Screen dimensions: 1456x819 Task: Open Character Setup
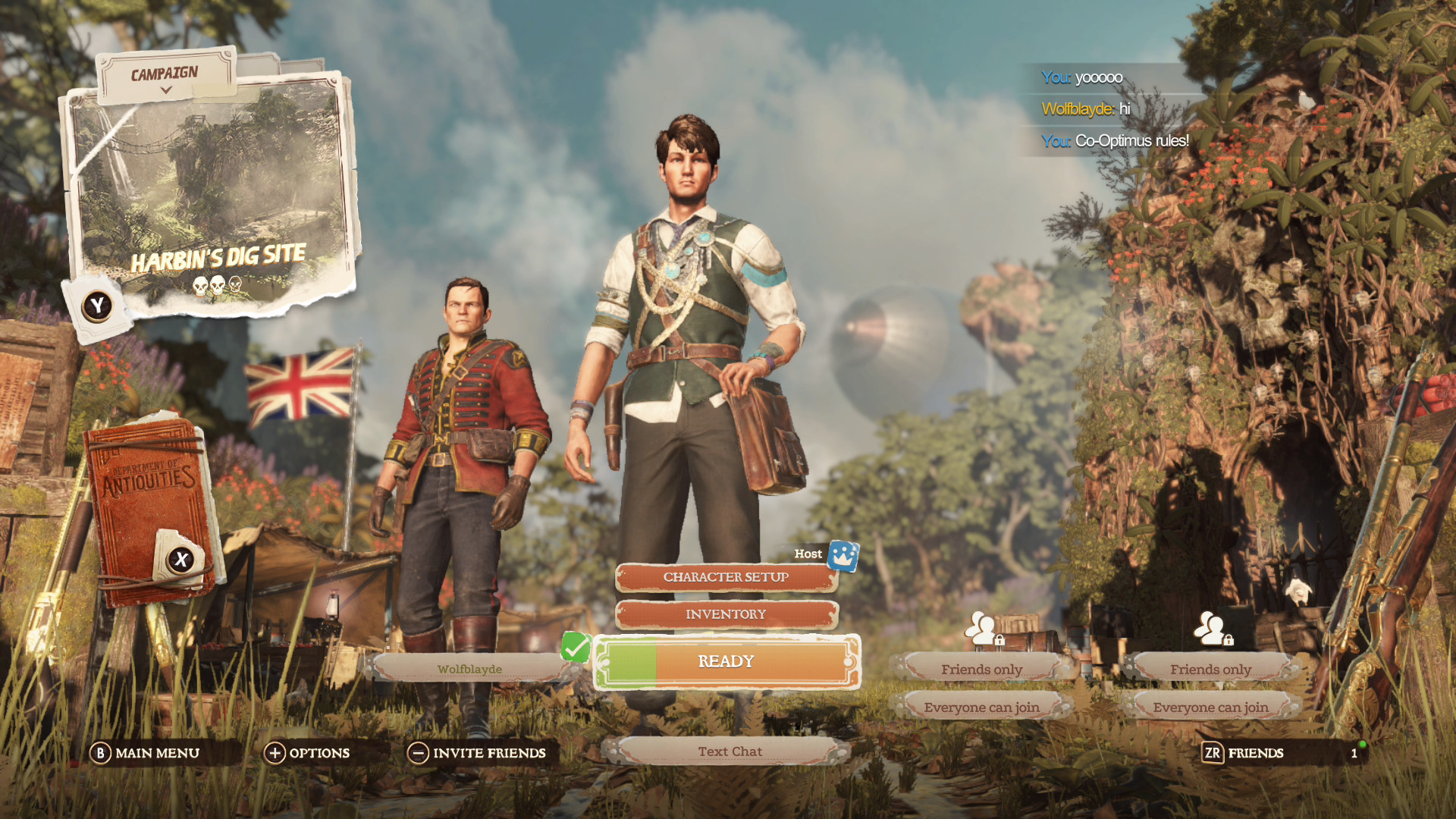[726, 578]
